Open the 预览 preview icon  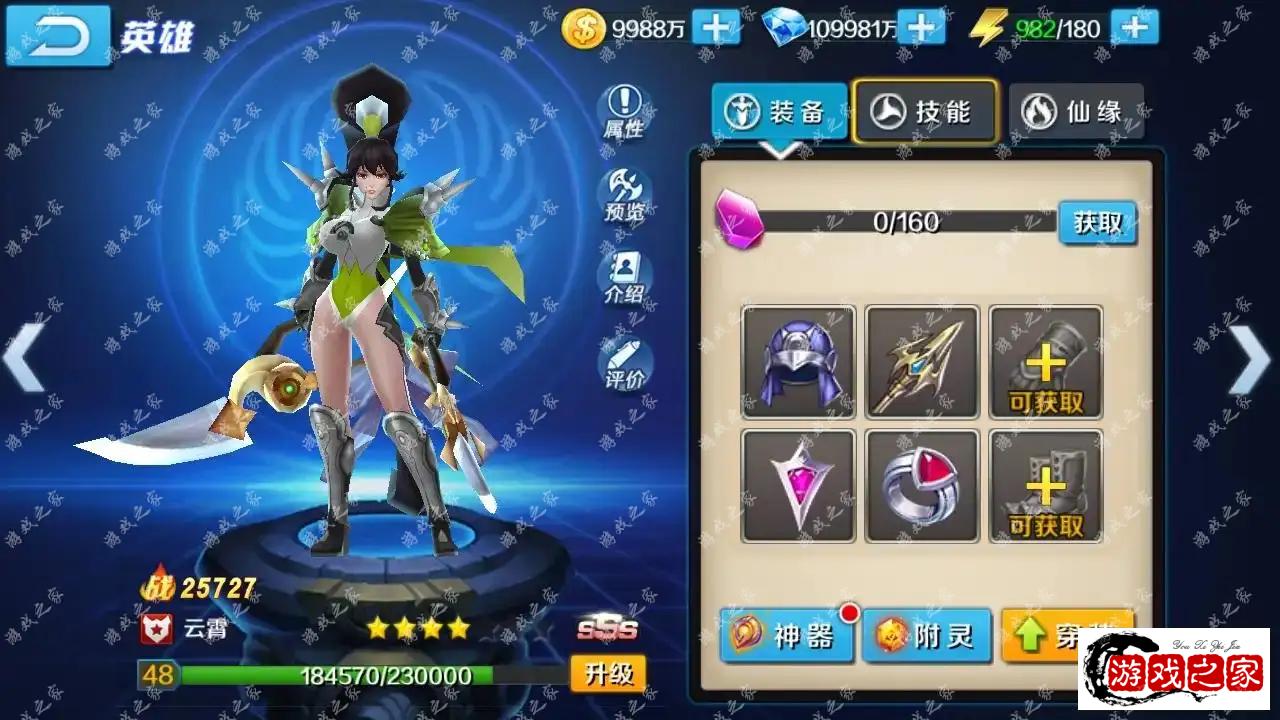[624, 195]
